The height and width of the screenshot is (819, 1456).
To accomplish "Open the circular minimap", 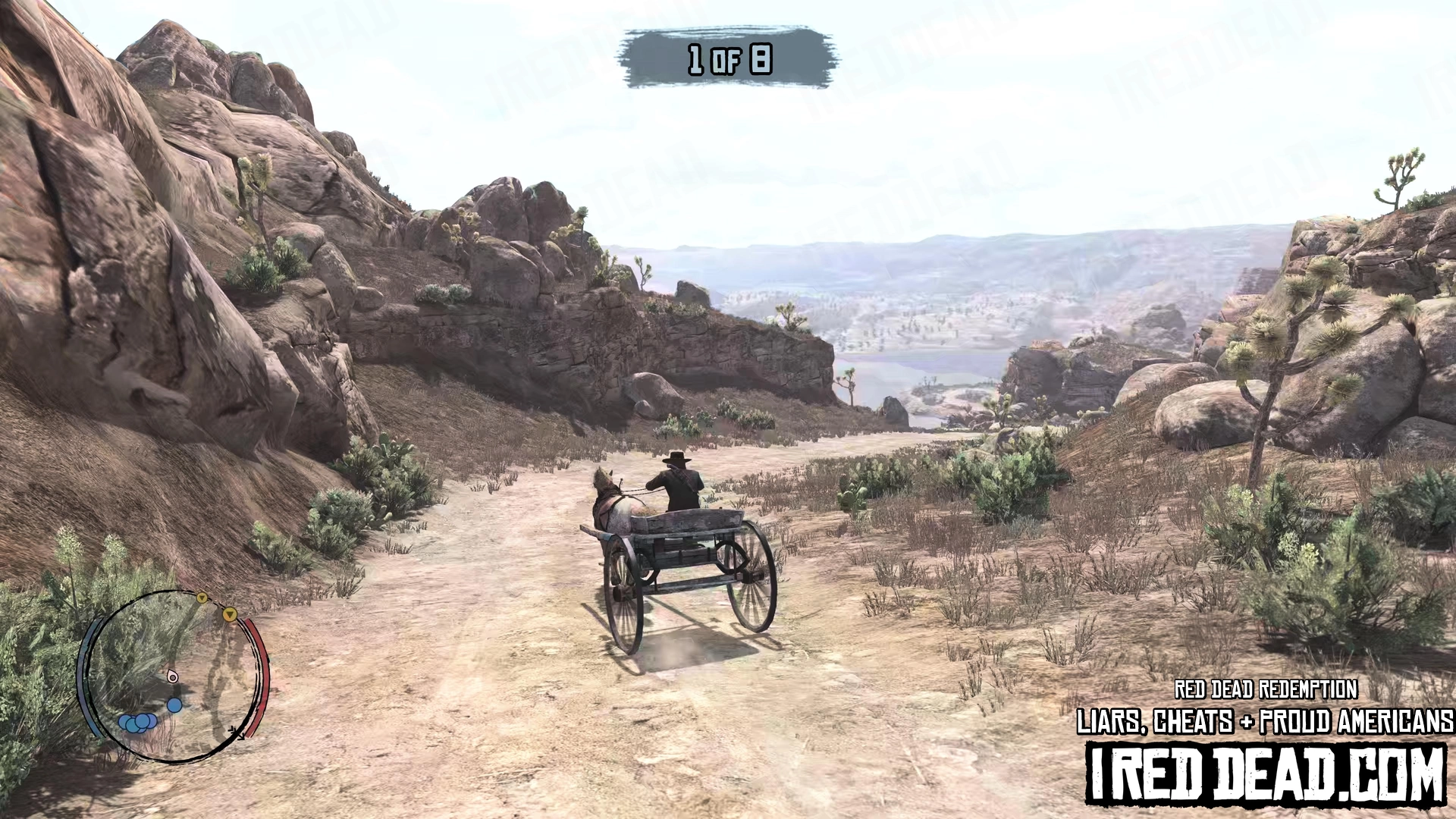I will point(175,676).
